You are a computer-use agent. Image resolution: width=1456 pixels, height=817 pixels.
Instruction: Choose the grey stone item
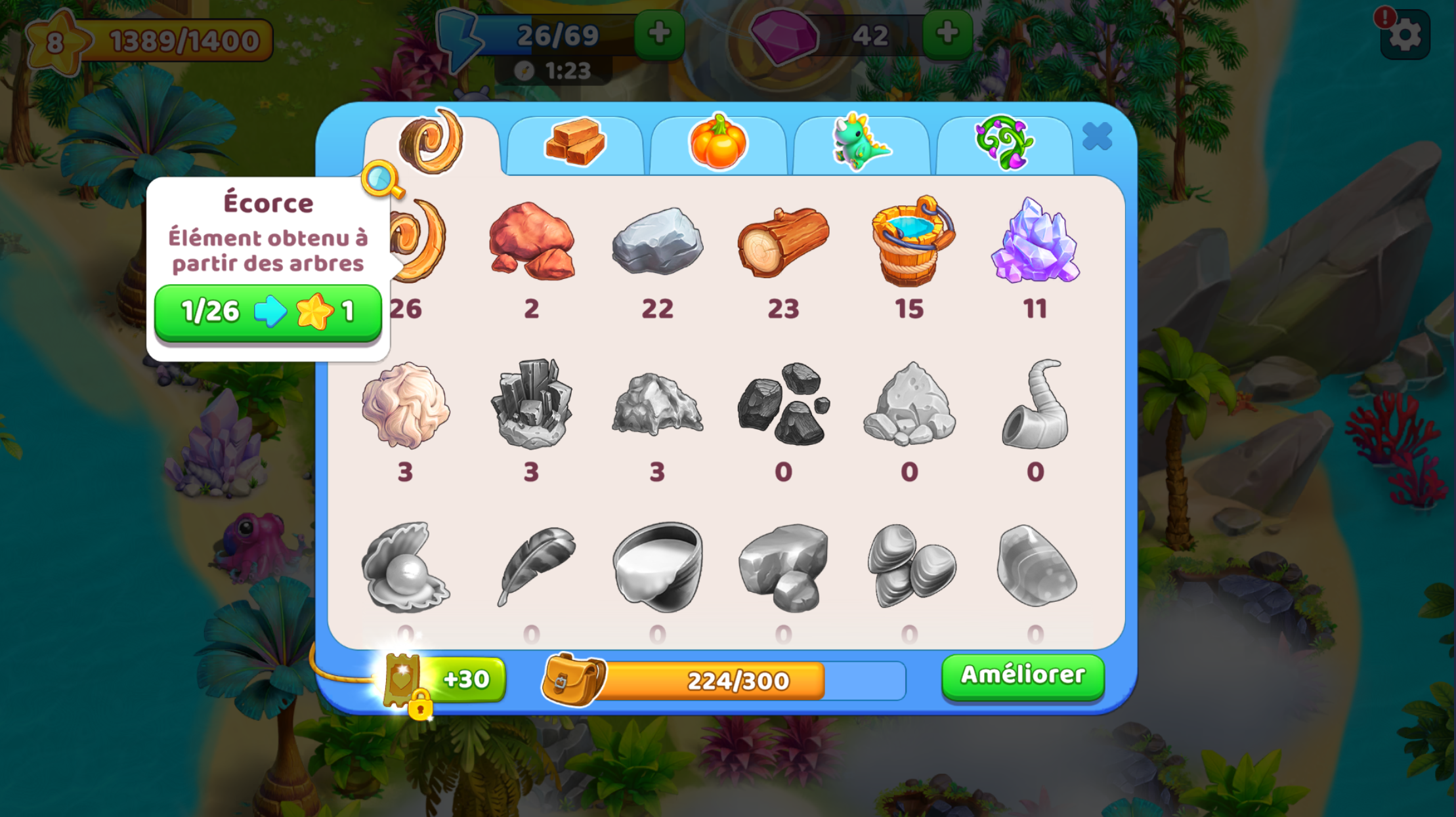[x=657, y=241]
